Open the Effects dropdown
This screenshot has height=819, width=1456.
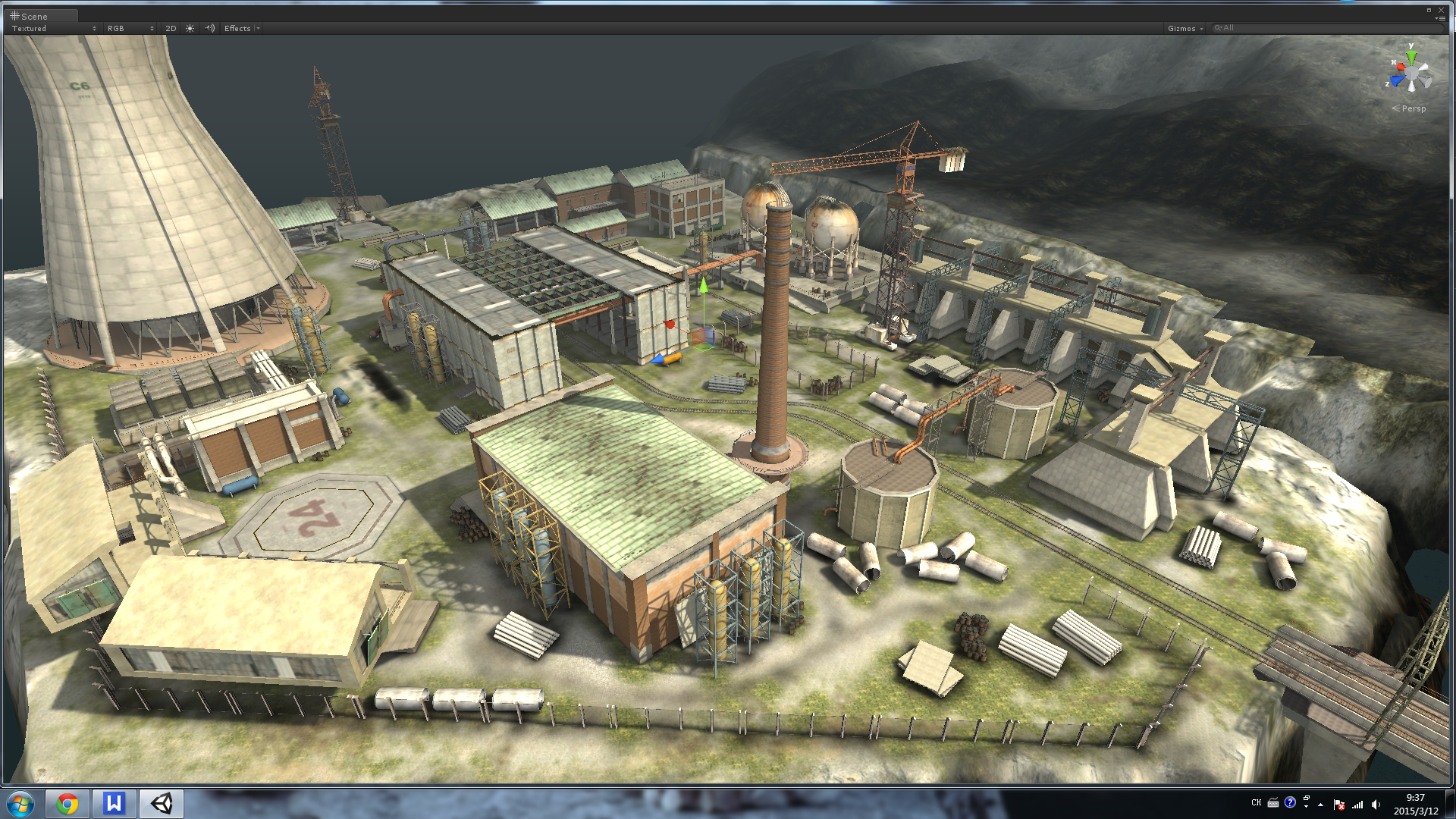click(x=240, y=28)
